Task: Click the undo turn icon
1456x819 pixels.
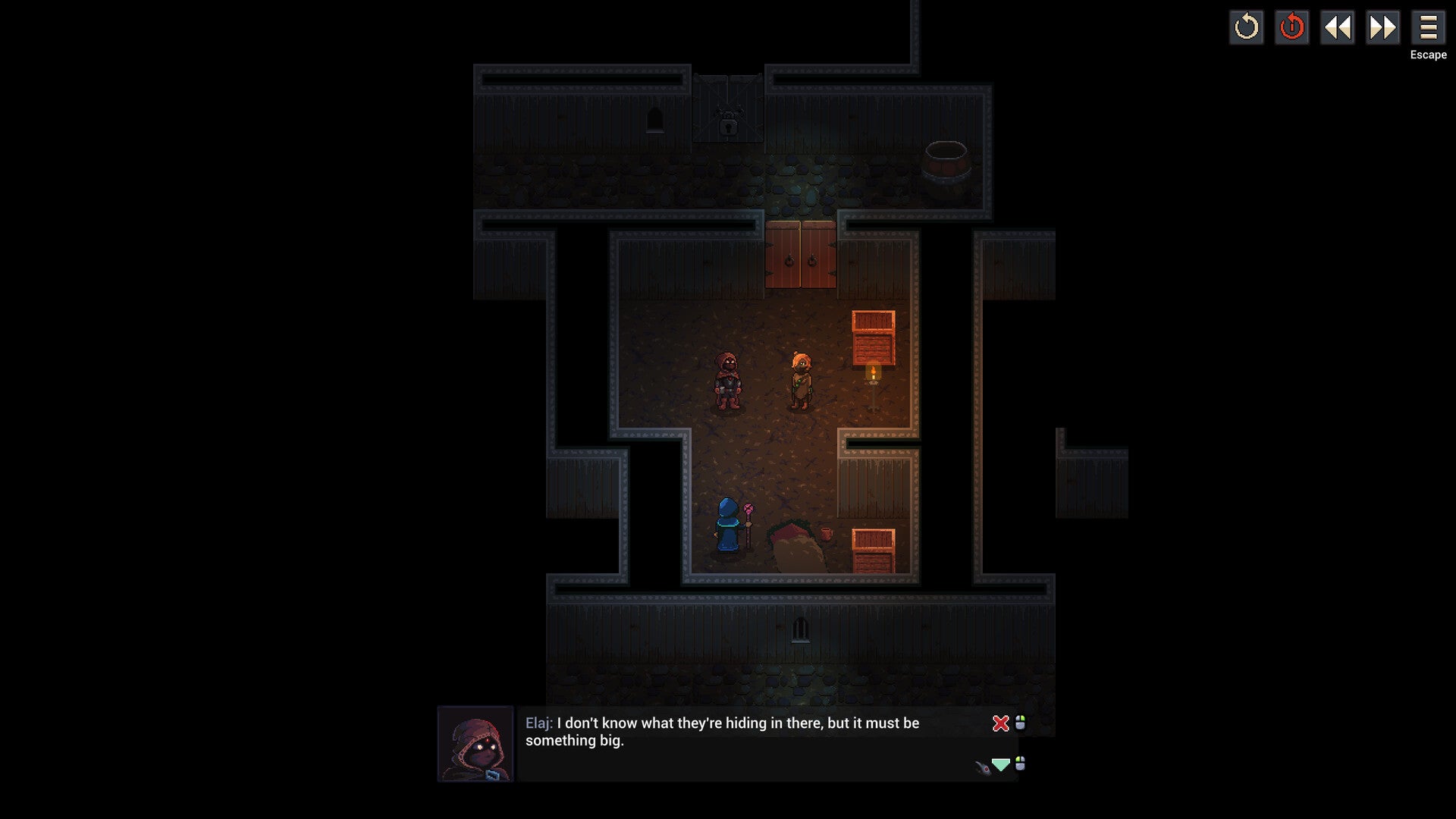Action: click(1246, 28)
